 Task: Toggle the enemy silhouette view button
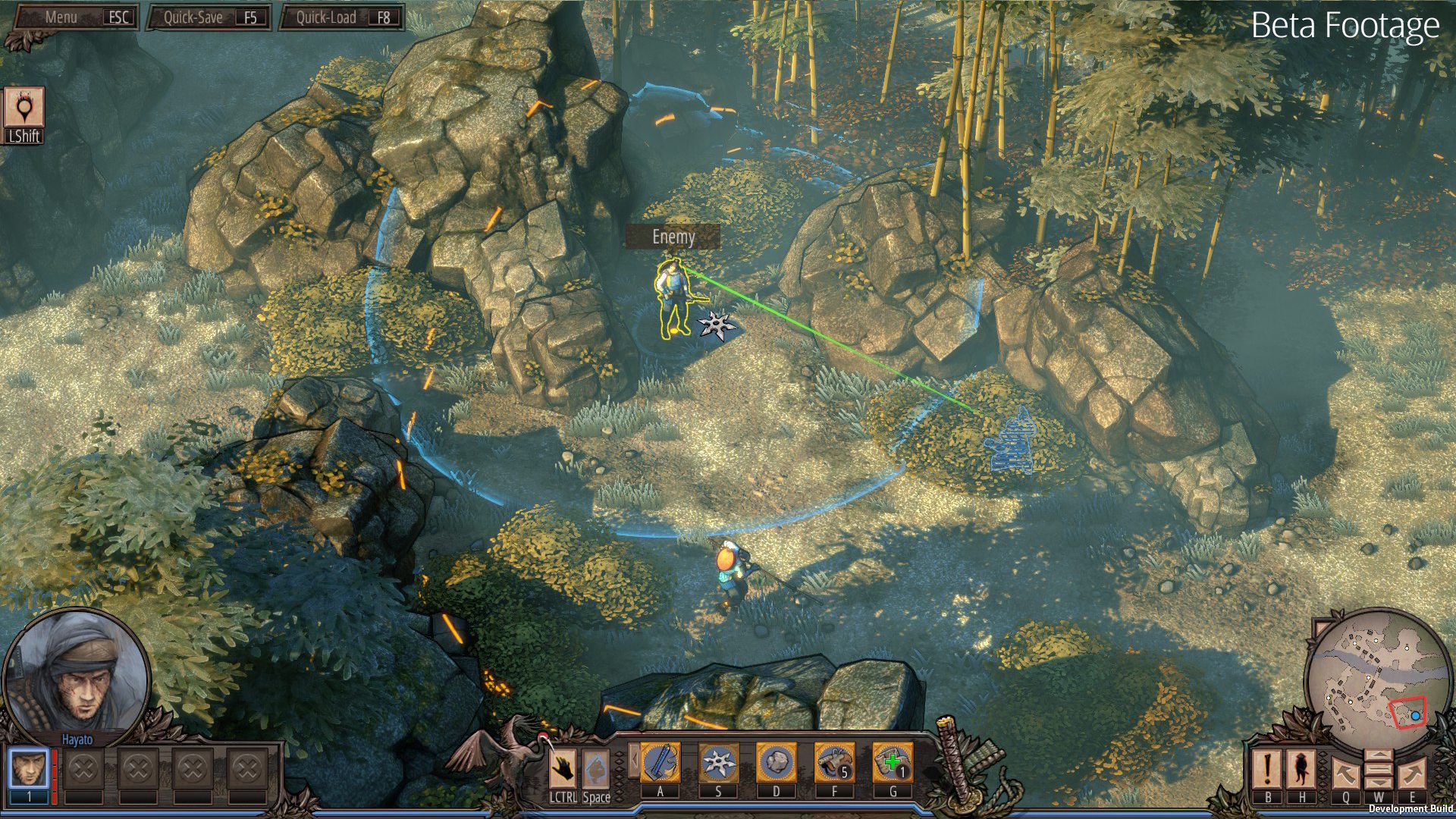point(1302,769)
